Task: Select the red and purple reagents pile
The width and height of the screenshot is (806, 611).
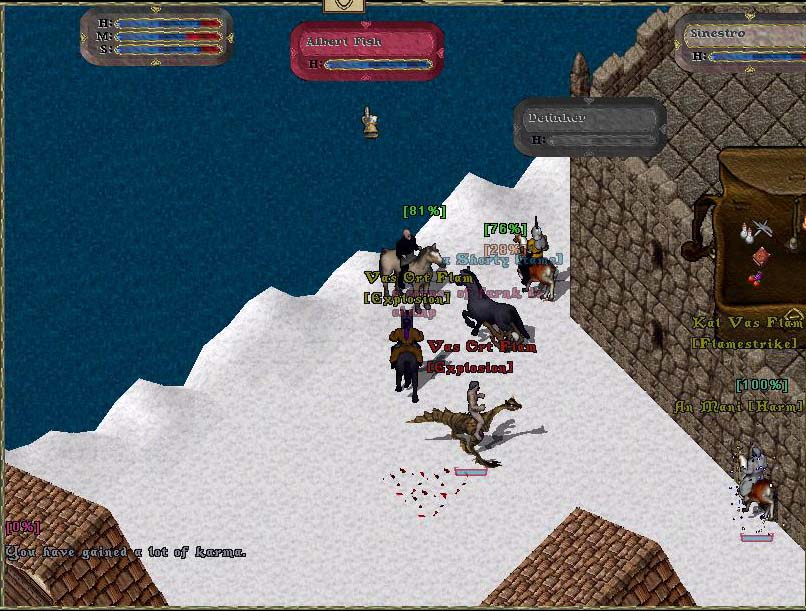Action: (x=757, y=278)
